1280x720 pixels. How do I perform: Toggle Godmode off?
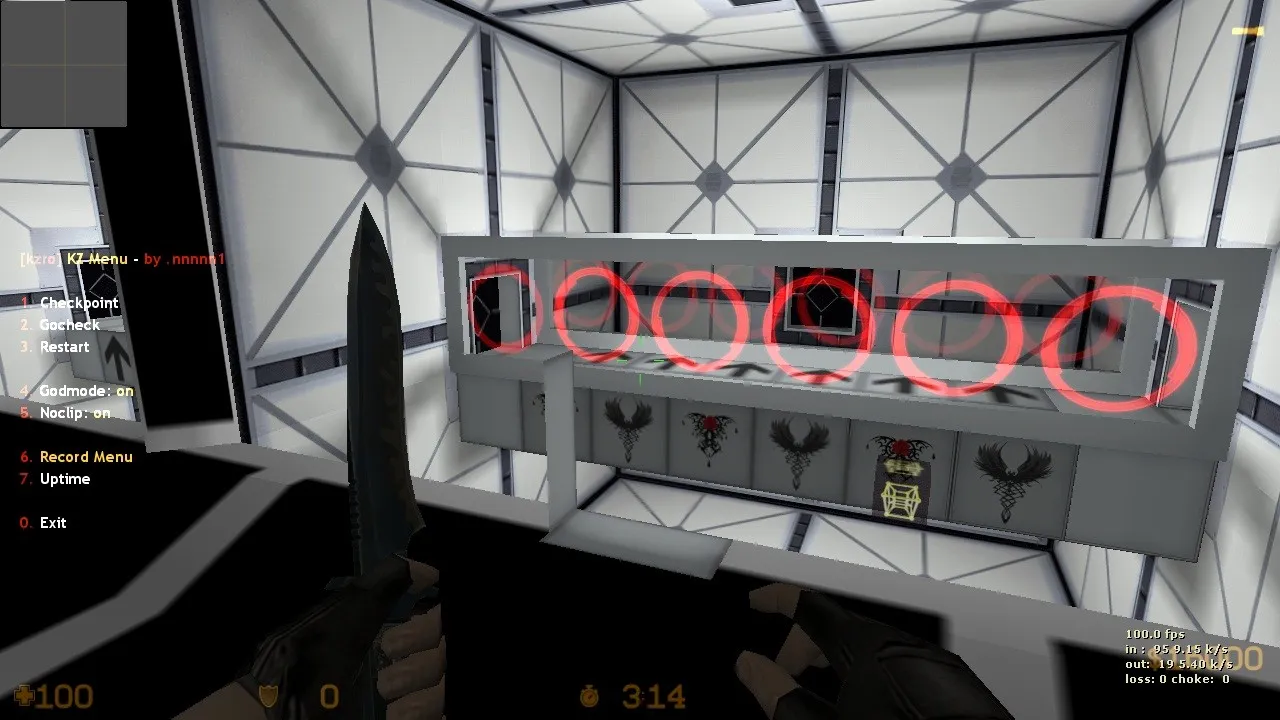click(86, 391)
